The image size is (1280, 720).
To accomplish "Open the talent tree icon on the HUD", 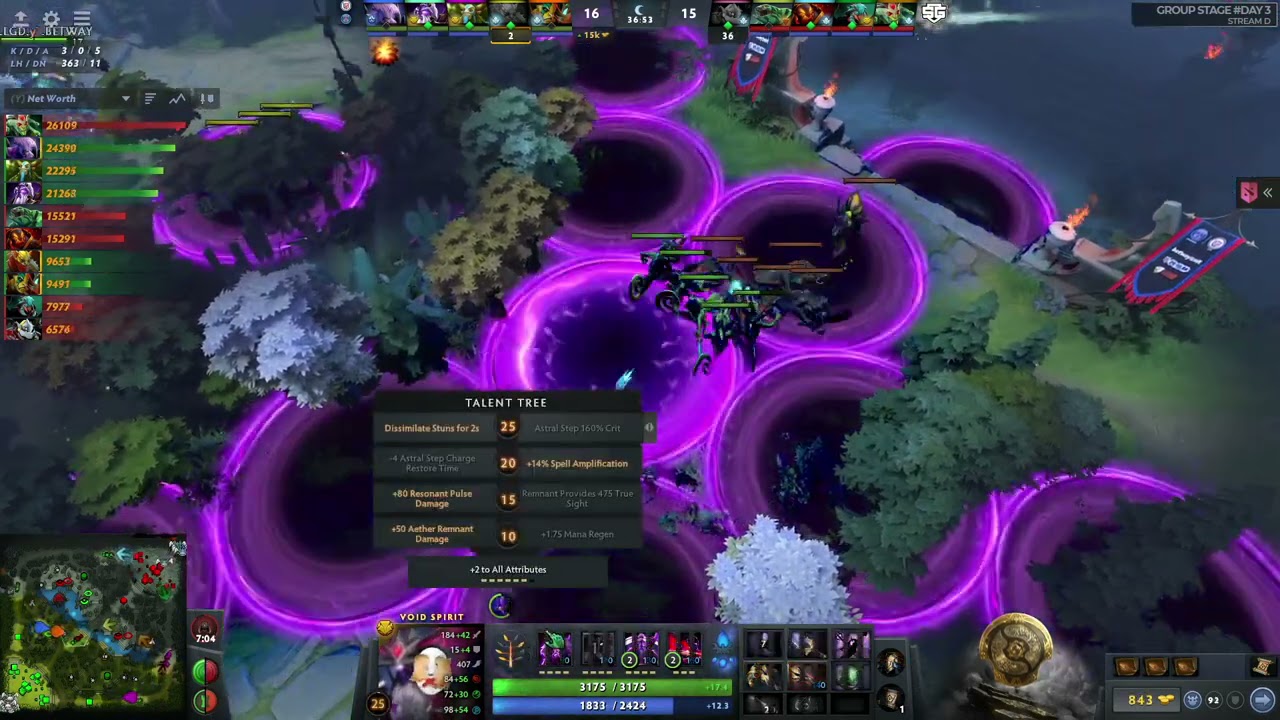I will pyautogui.click(x=510, y=652).
